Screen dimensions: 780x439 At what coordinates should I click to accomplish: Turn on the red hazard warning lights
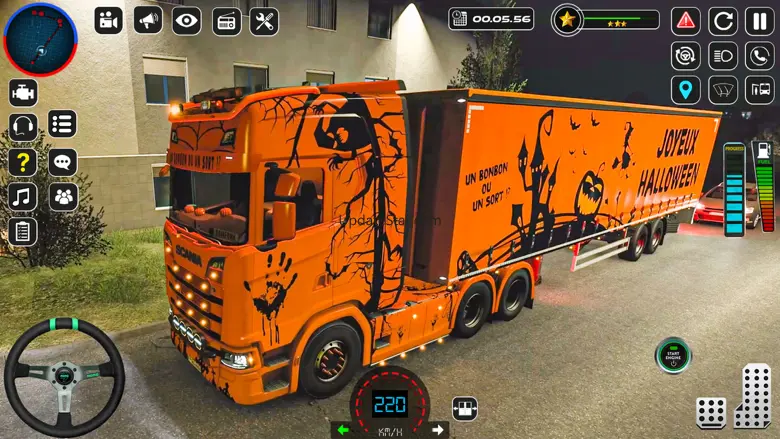[x=685, y=20]
